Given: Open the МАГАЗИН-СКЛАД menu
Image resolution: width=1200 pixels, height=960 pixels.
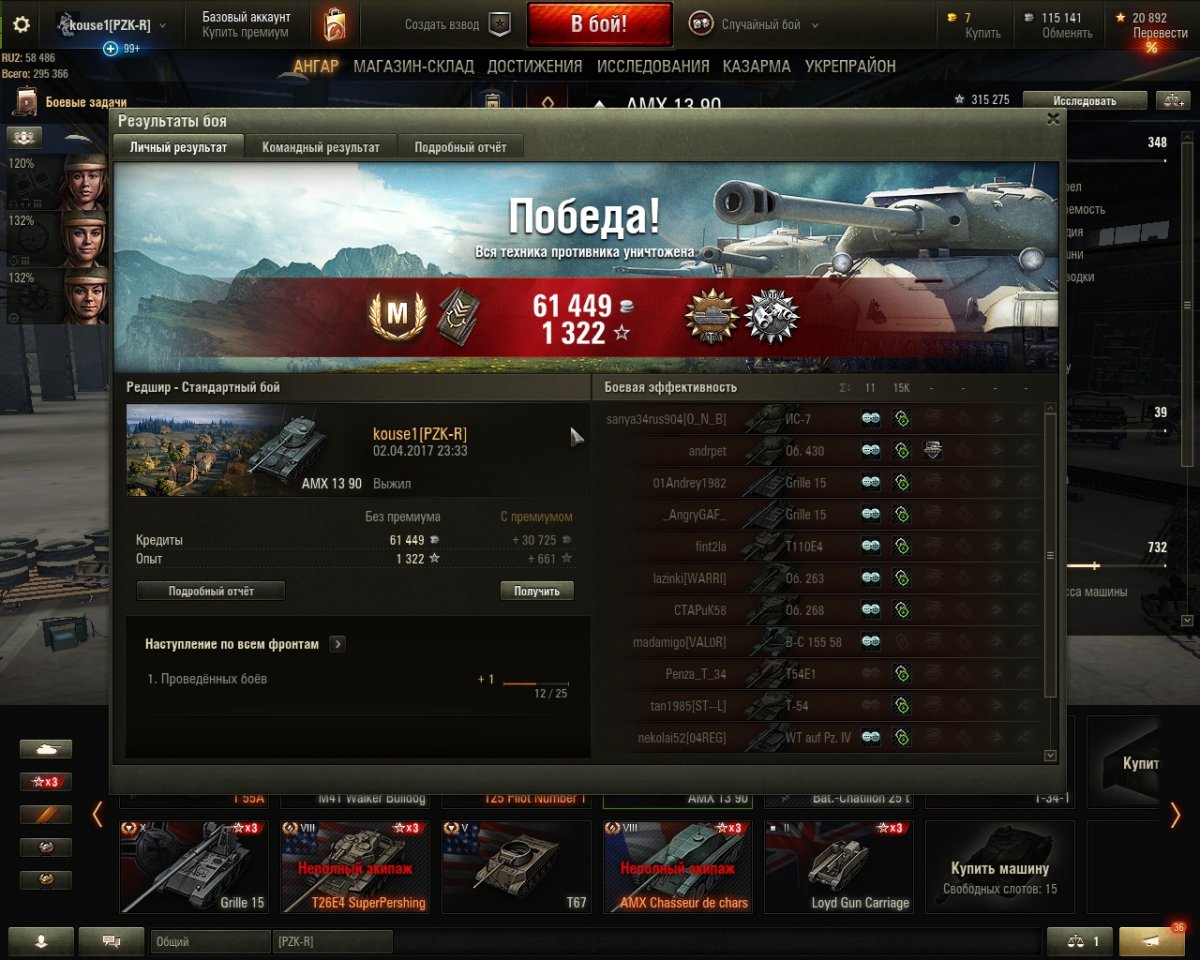Looking at the screenshot, I should 413,66.
